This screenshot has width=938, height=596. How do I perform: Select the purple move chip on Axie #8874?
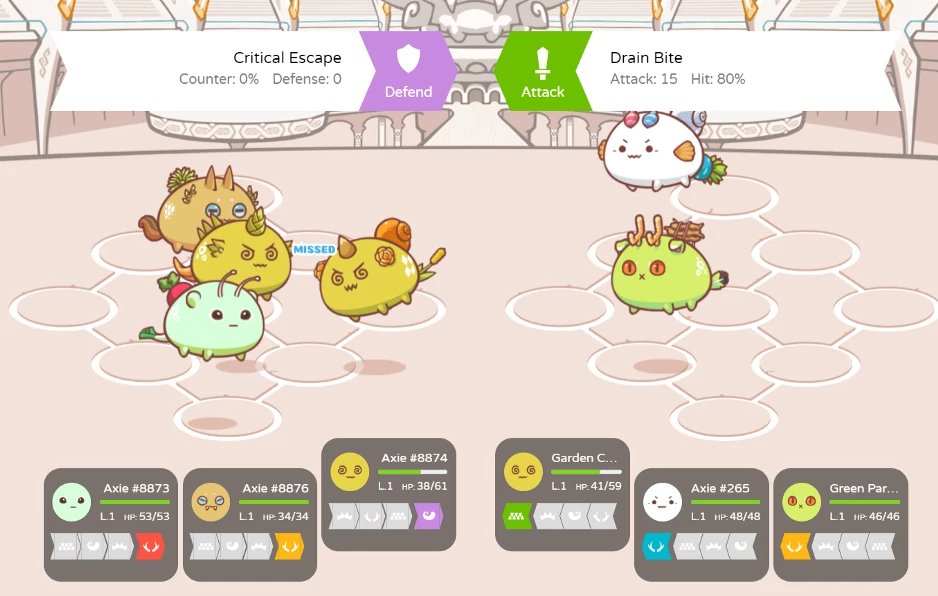click(427, 516)
